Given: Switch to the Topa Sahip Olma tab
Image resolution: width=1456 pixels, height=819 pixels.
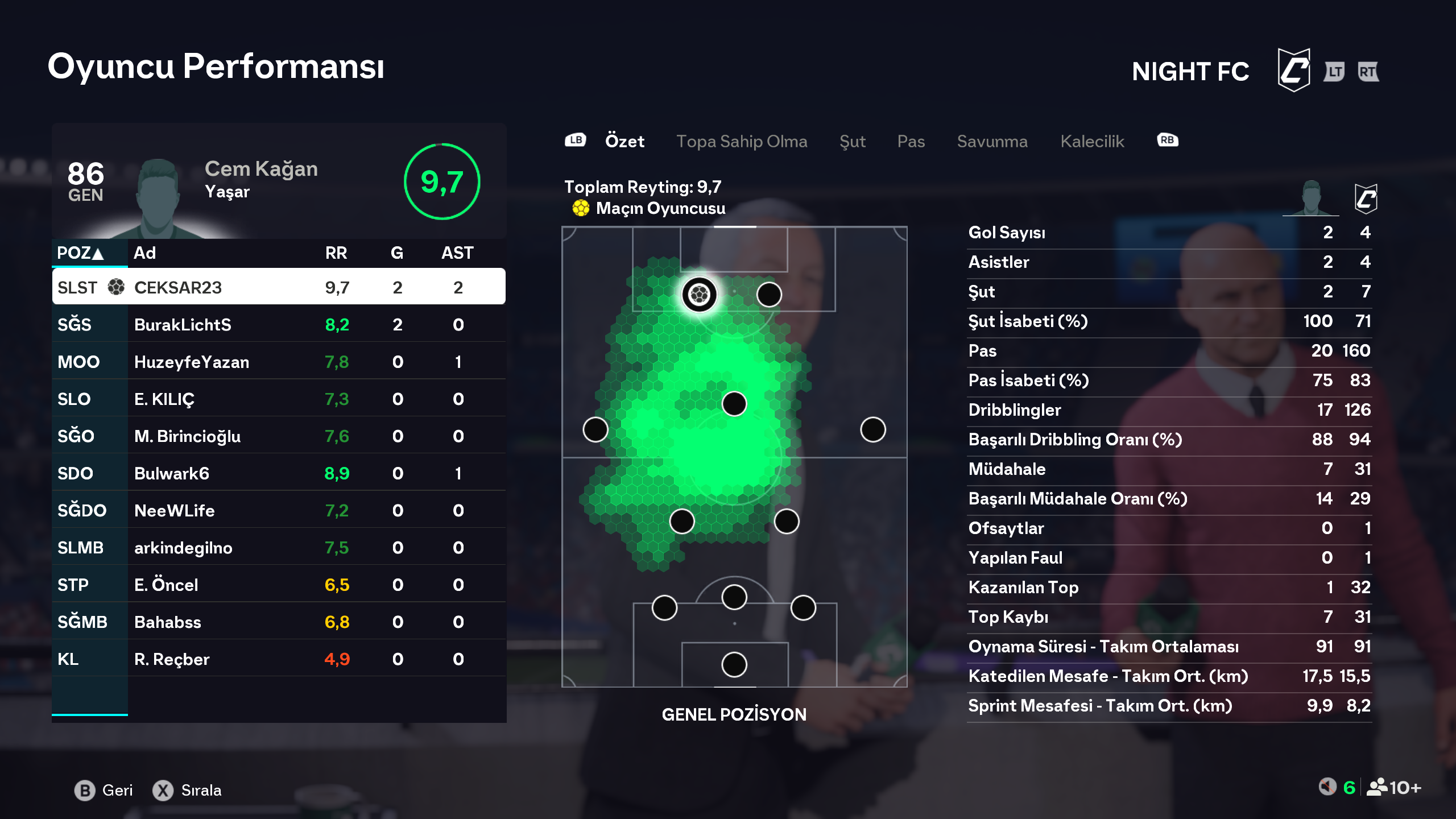Looking at the screenshot, I should tap(741, 141).
